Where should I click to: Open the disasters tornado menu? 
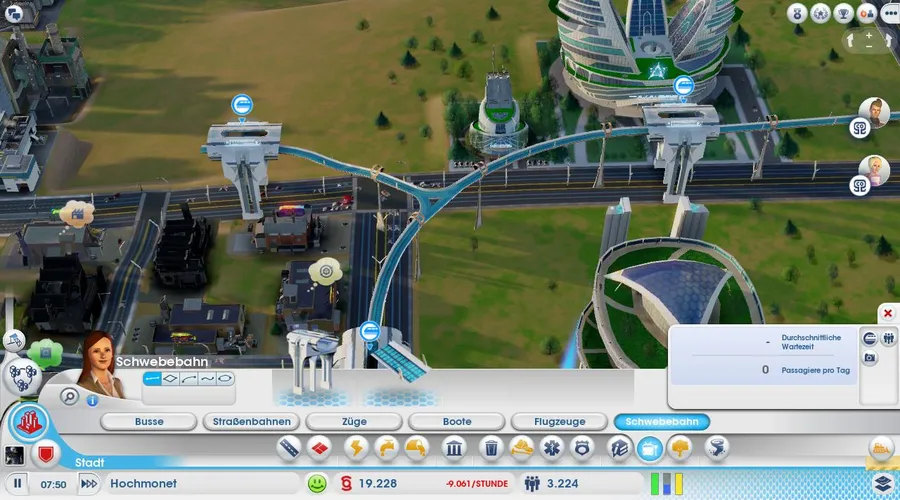click(x=716, y=448)
